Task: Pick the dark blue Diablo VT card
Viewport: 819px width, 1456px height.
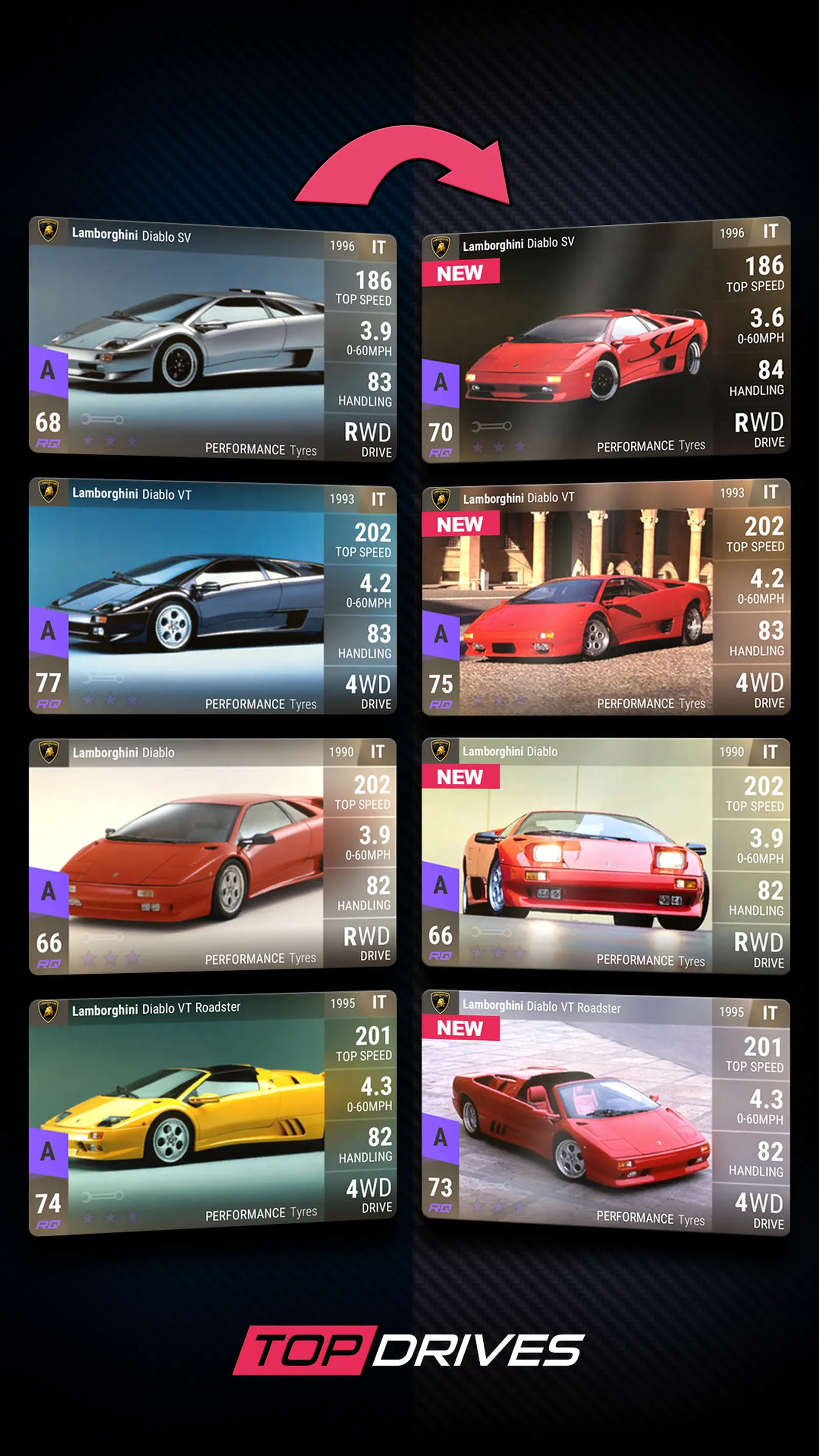Action: point(212,596)
